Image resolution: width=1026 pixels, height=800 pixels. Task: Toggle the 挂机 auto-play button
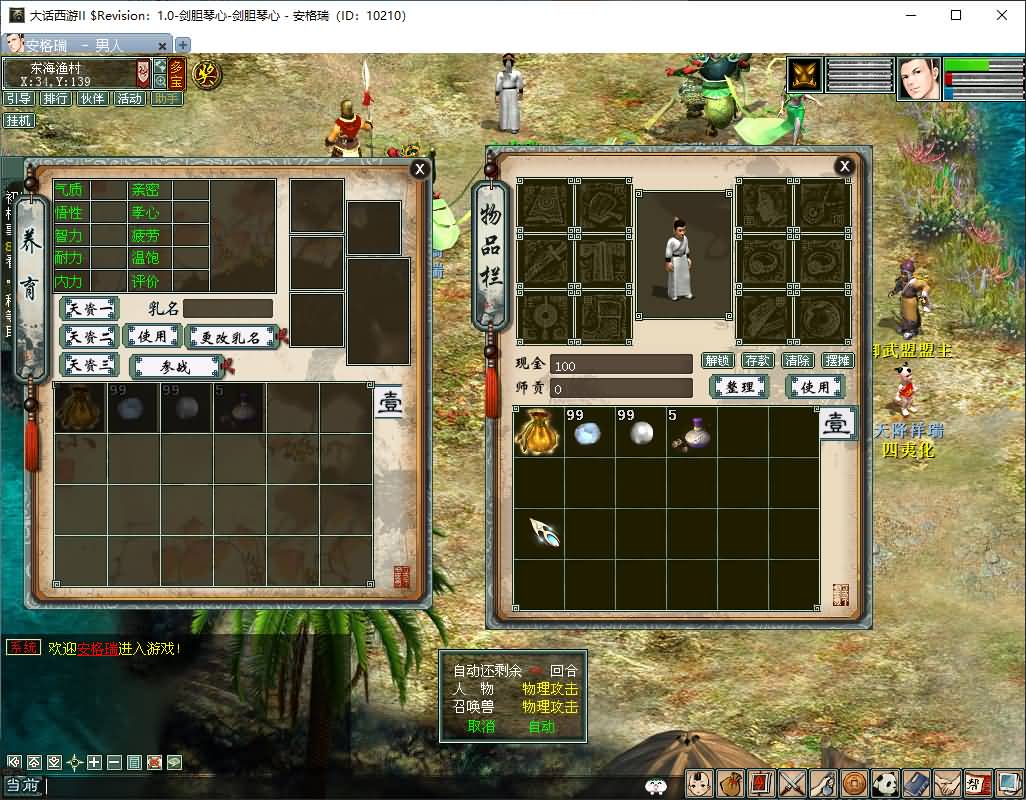[x=19, y=121]
